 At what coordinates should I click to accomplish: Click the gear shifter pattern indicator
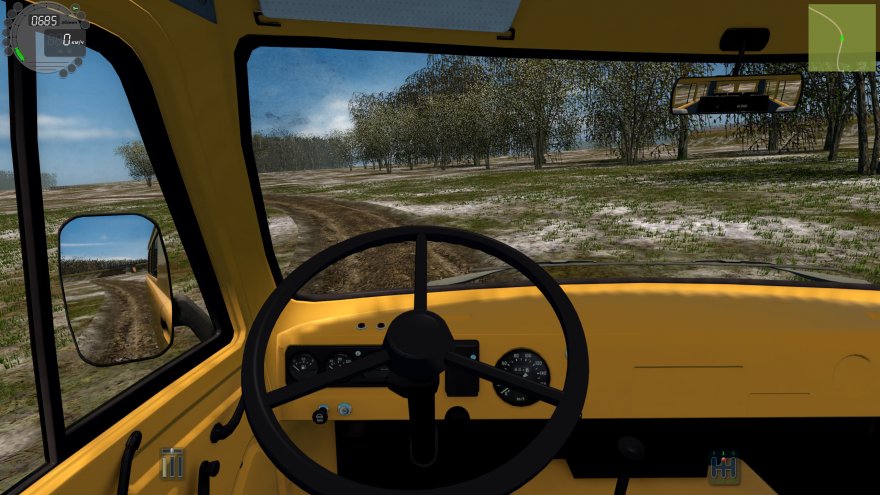(x=723, y=467)
